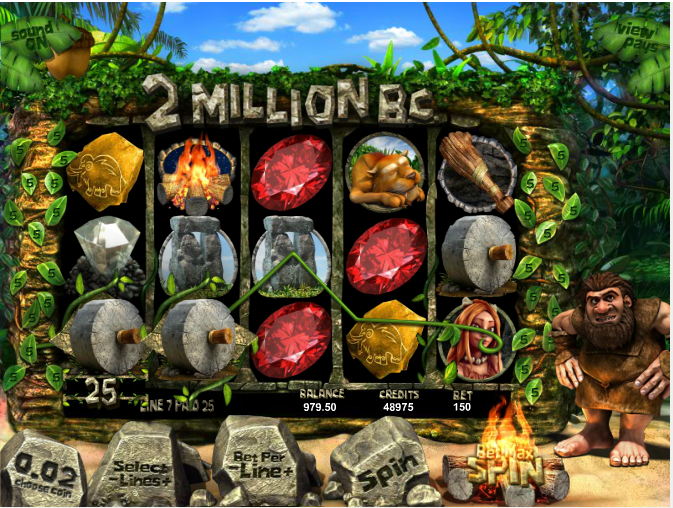673x508 pixels.
Task: Toggle the Sound On leaf button
Action: click(x=34, y=37)
